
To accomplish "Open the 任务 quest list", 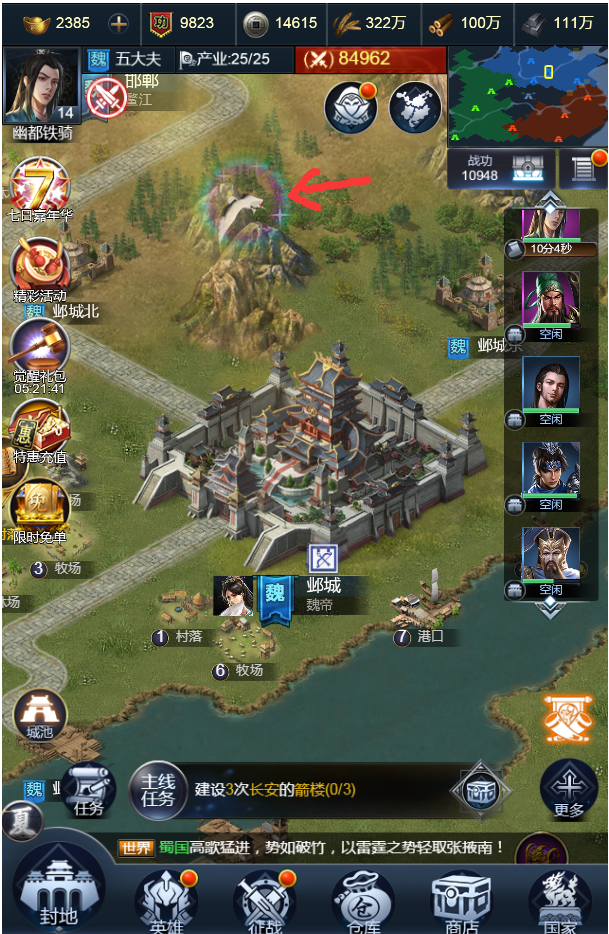I will point(89,790).
